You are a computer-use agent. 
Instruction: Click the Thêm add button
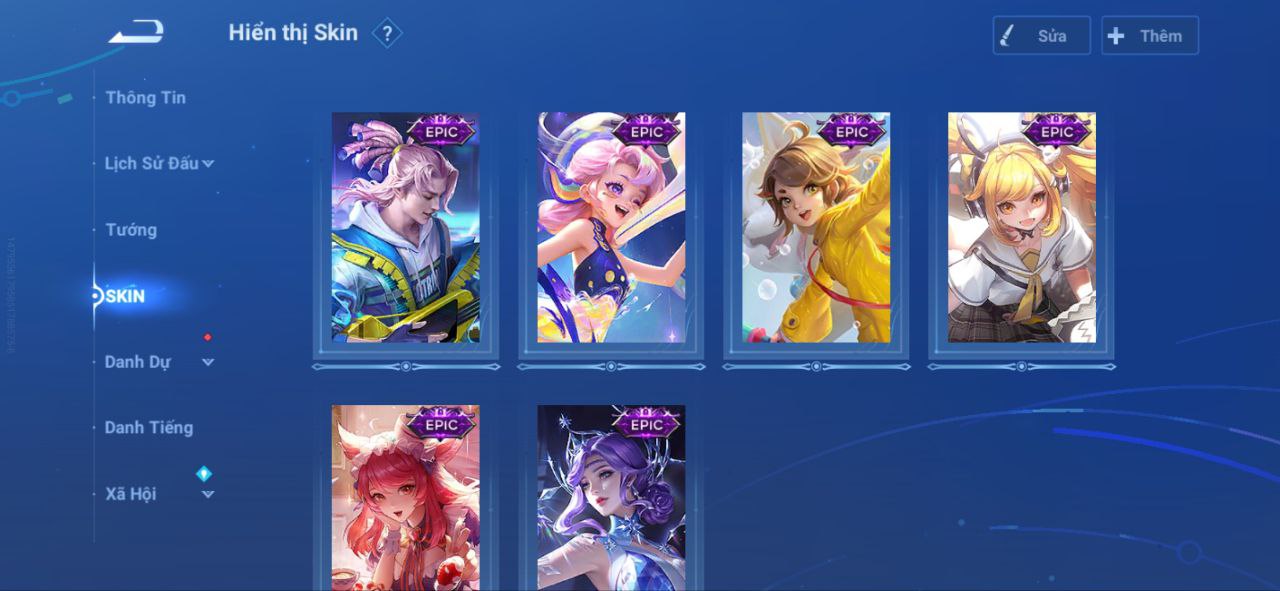tap(1149, 36)
